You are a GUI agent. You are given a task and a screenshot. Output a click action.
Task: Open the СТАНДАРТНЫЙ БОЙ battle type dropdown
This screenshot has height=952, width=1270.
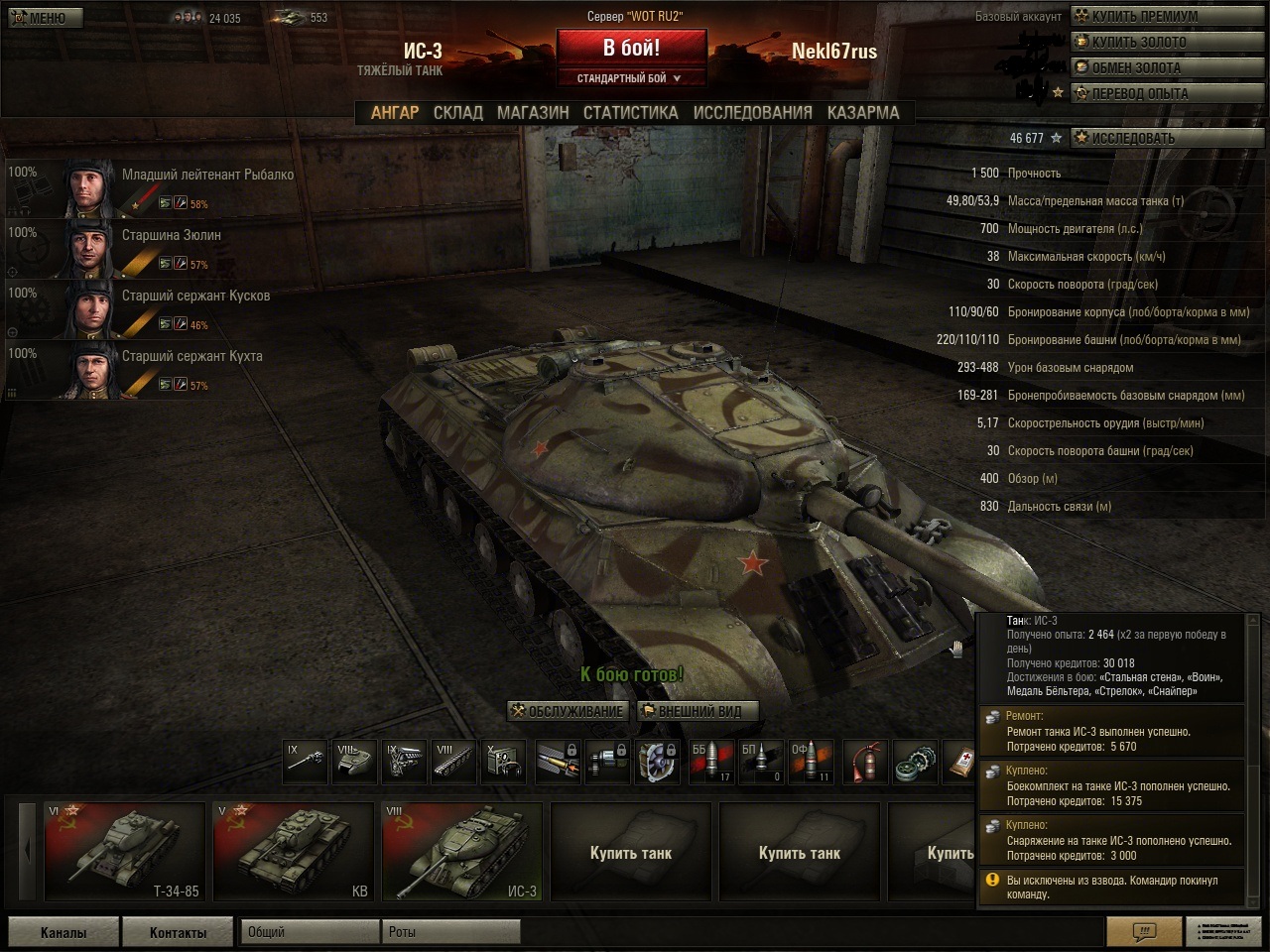pyautogui.click(x=631, y=78)
